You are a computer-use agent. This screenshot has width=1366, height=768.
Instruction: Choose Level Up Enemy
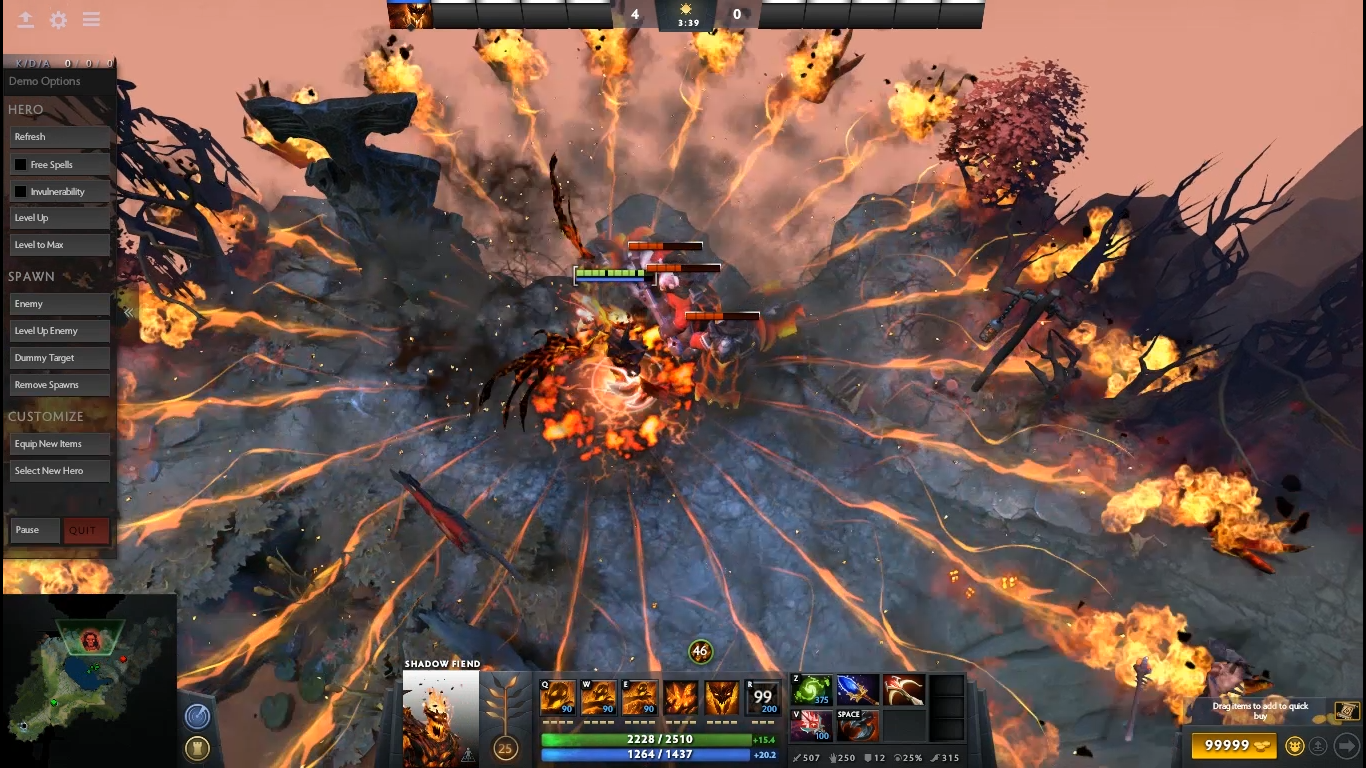[x=59, y=331]
